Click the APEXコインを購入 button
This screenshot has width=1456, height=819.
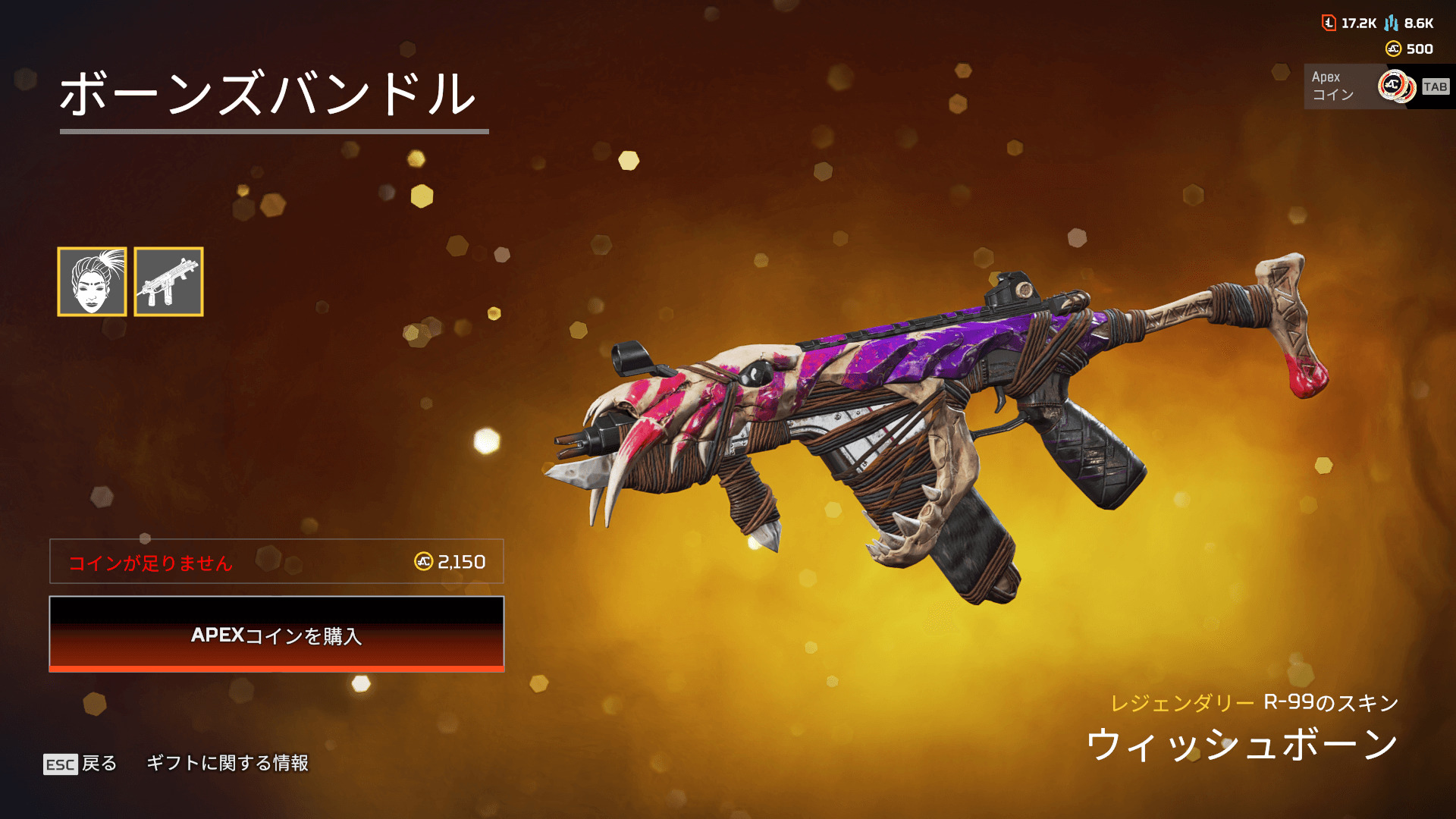(277, 634)
